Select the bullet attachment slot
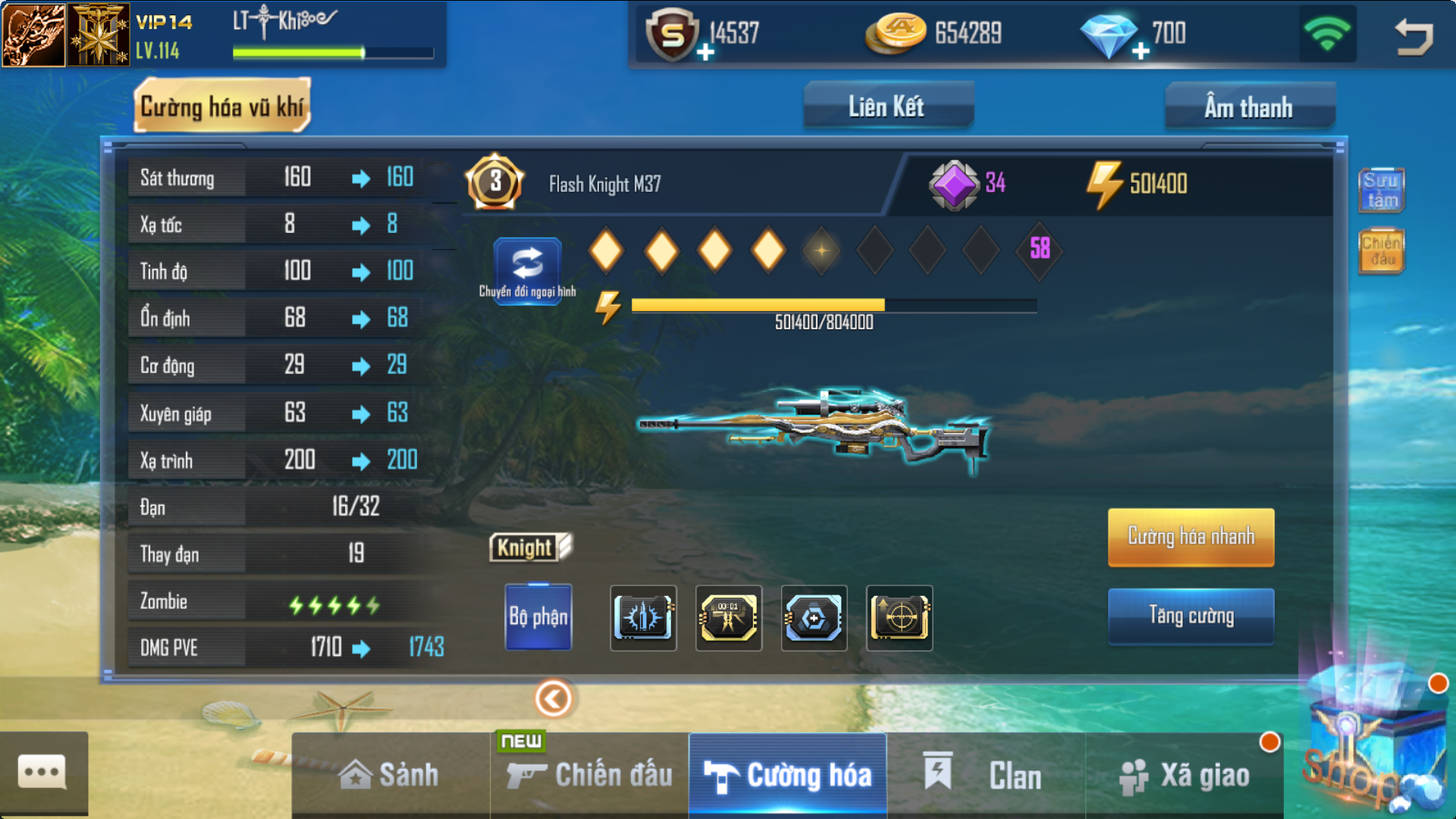Screen dimensions: 1456x819 click(x=643, y=617)
